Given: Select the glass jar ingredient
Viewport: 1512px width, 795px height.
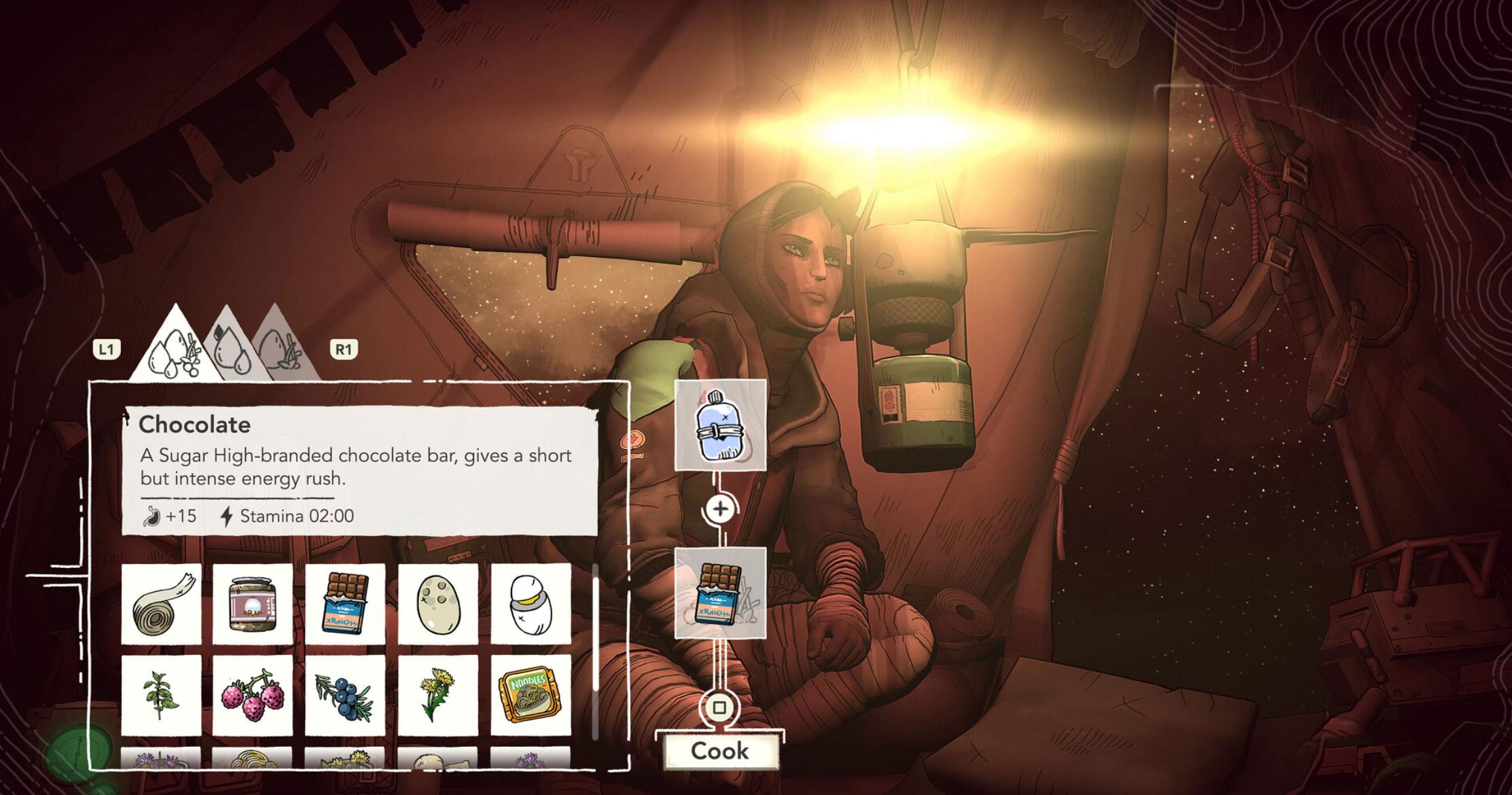Looking at the screenshot, I should [253, 604].
